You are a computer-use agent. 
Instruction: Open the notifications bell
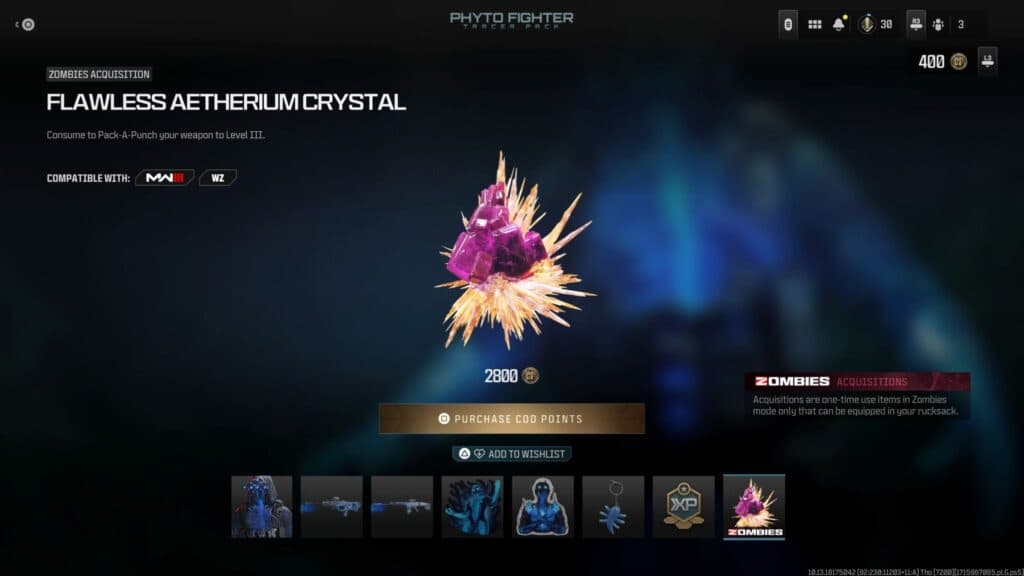click(840, 24)
